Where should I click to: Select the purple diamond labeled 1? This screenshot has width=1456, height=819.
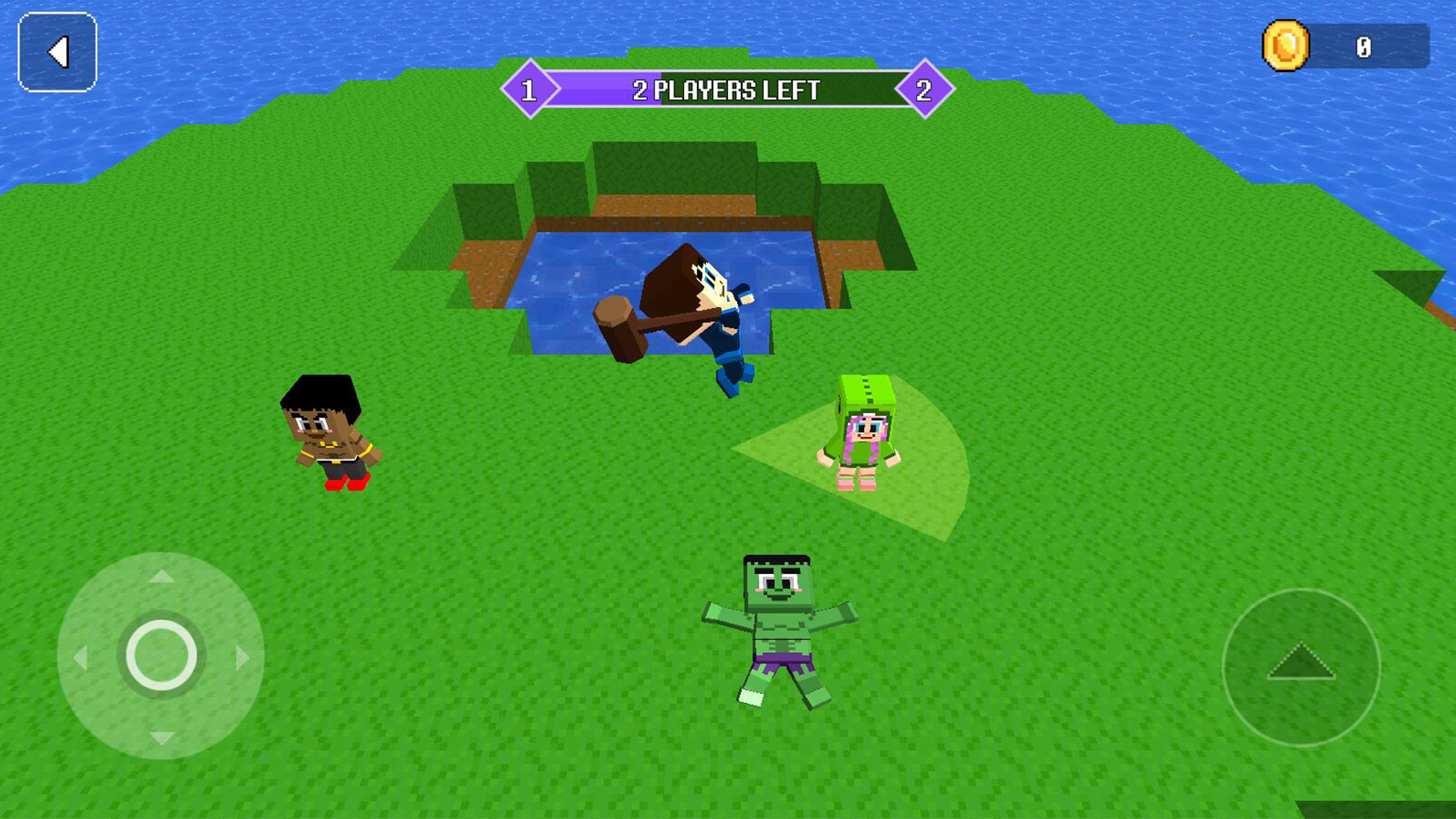click(529, 89)
